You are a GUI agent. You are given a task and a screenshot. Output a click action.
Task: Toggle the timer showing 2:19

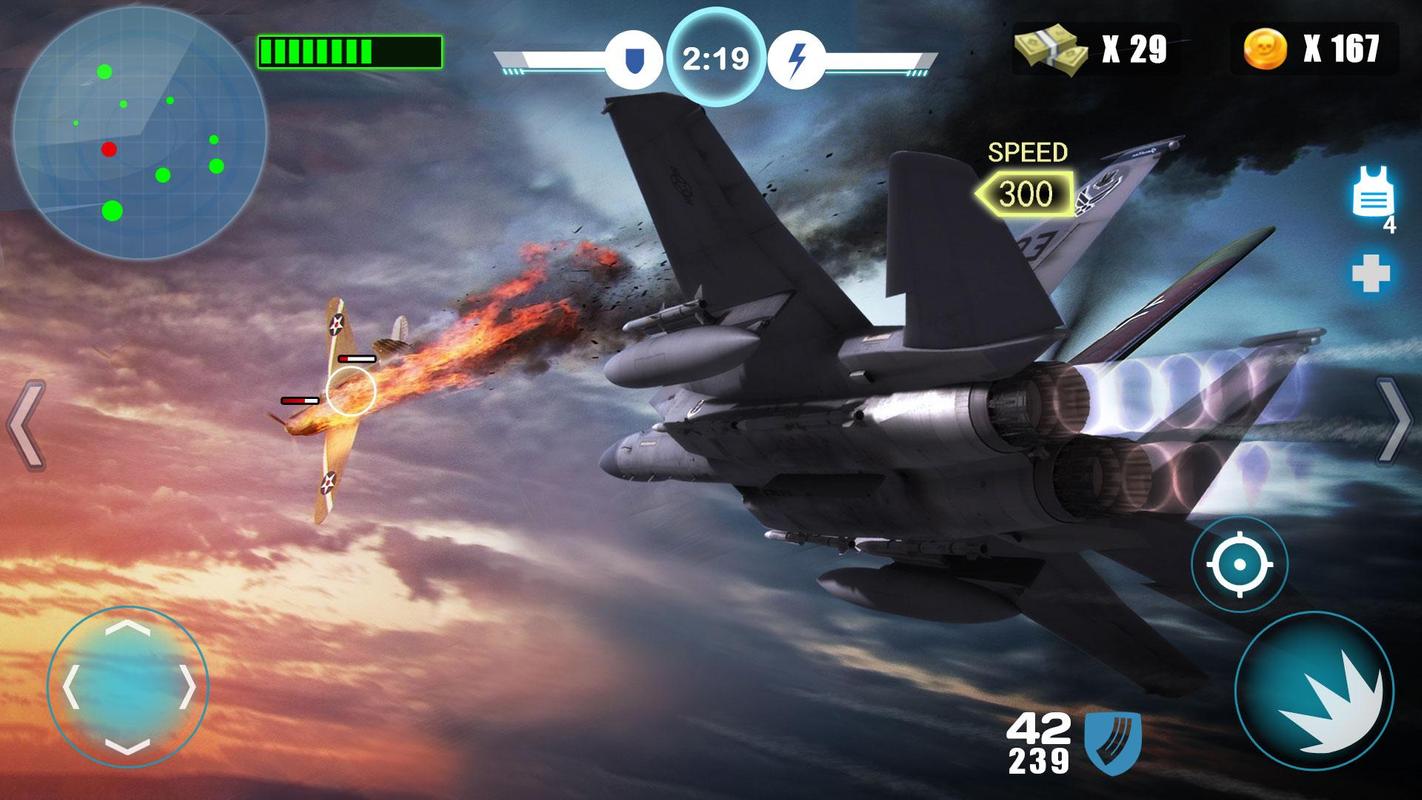[x=716, y=57]
